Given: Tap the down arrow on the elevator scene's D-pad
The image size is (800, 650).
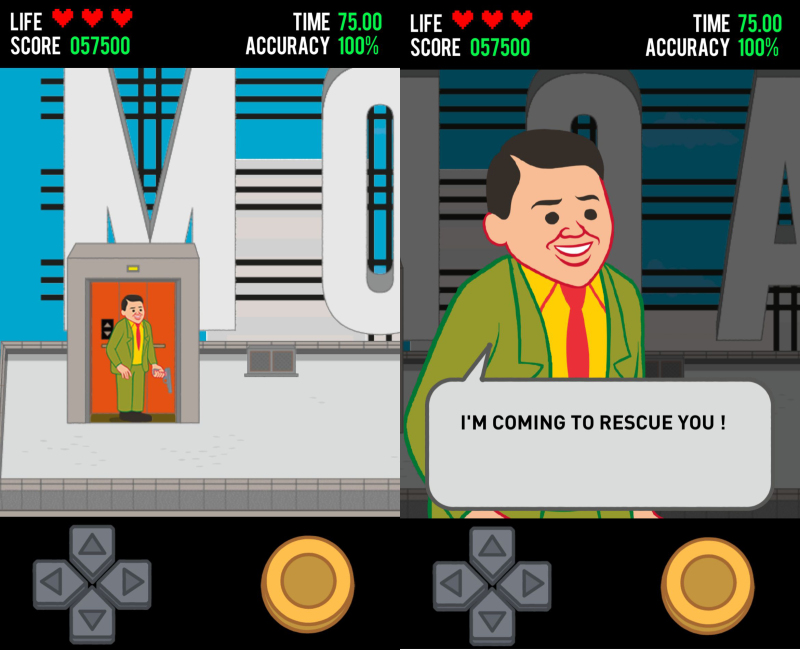Looking at the screenshot, I should 92,620.
